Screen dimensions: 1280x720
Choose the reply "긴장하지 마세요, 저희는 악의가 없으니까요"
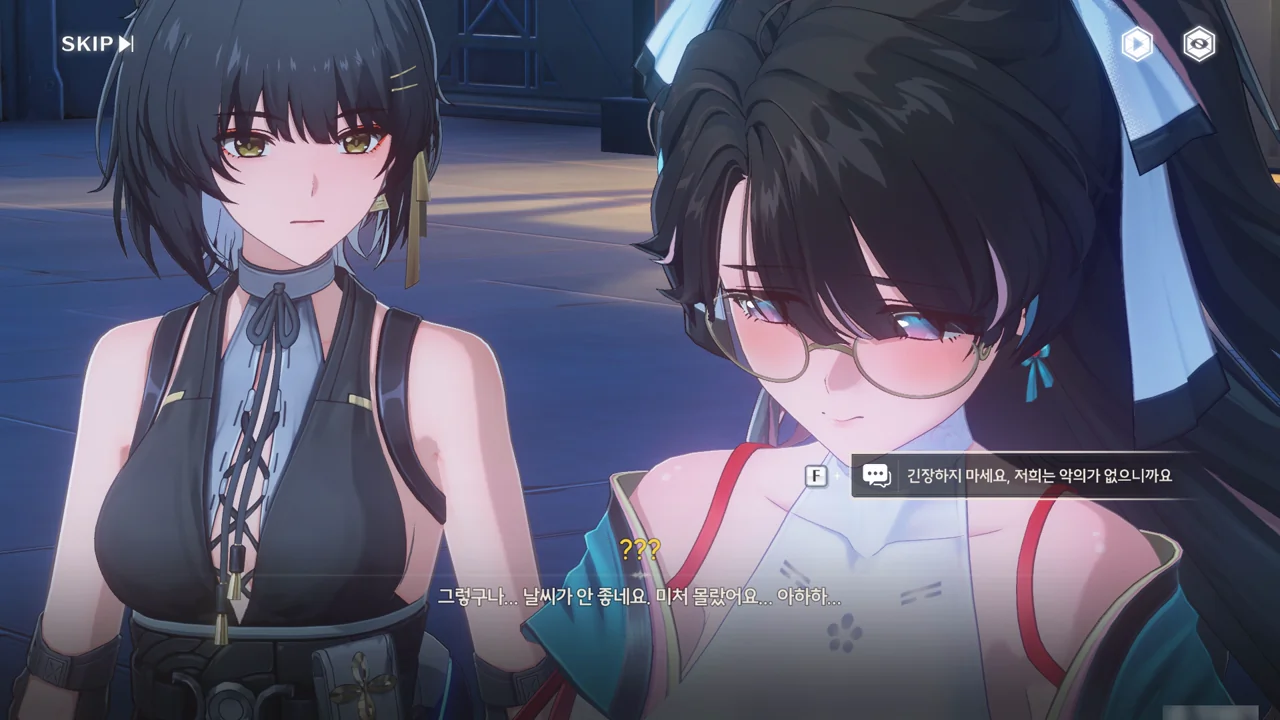1038,476
